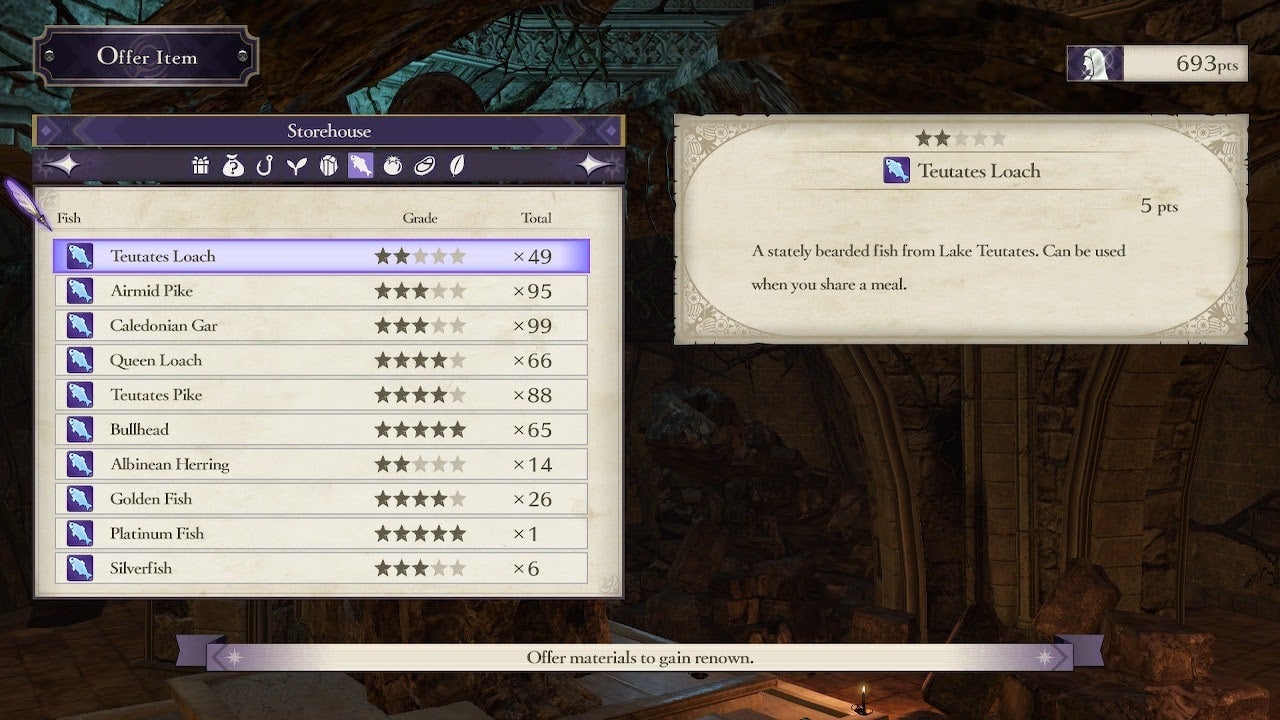Choose the Platinum Fish entry
This screenshot has height=720, width=1280.
coord(321,534)
